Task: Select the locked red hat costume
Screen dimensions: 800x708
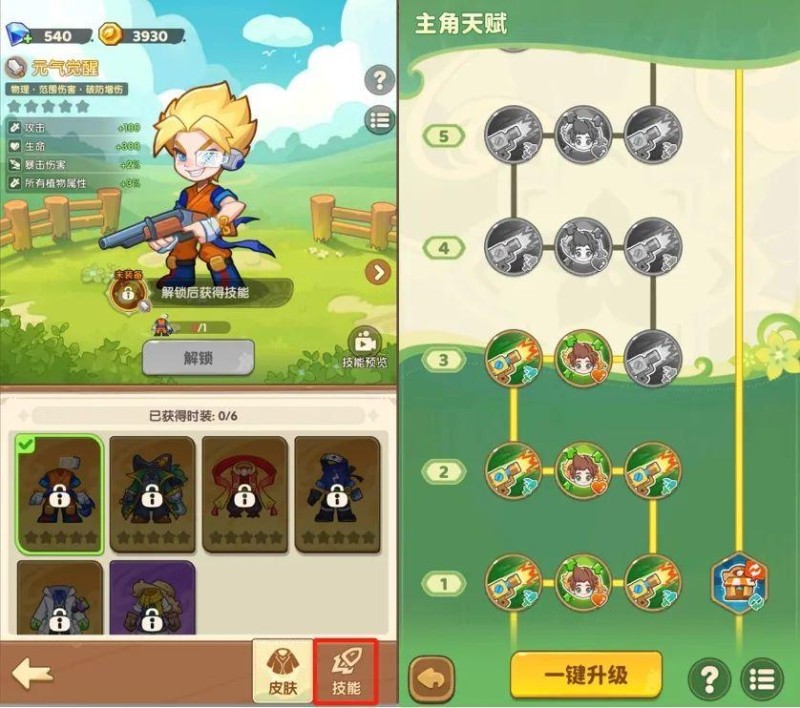Action: [x=246, y=494]
